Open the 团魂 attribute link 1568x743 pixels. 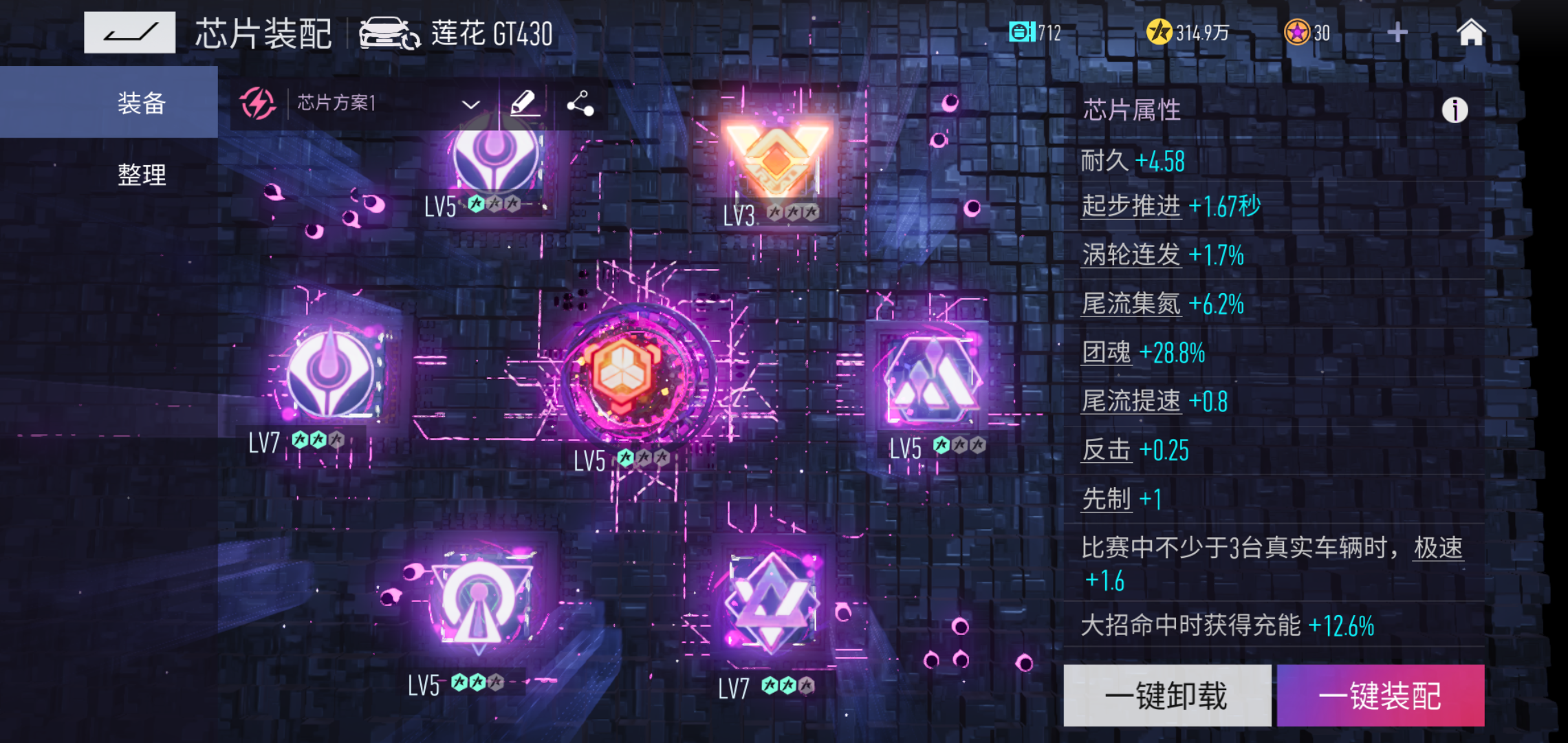[x=1105, y=352]
